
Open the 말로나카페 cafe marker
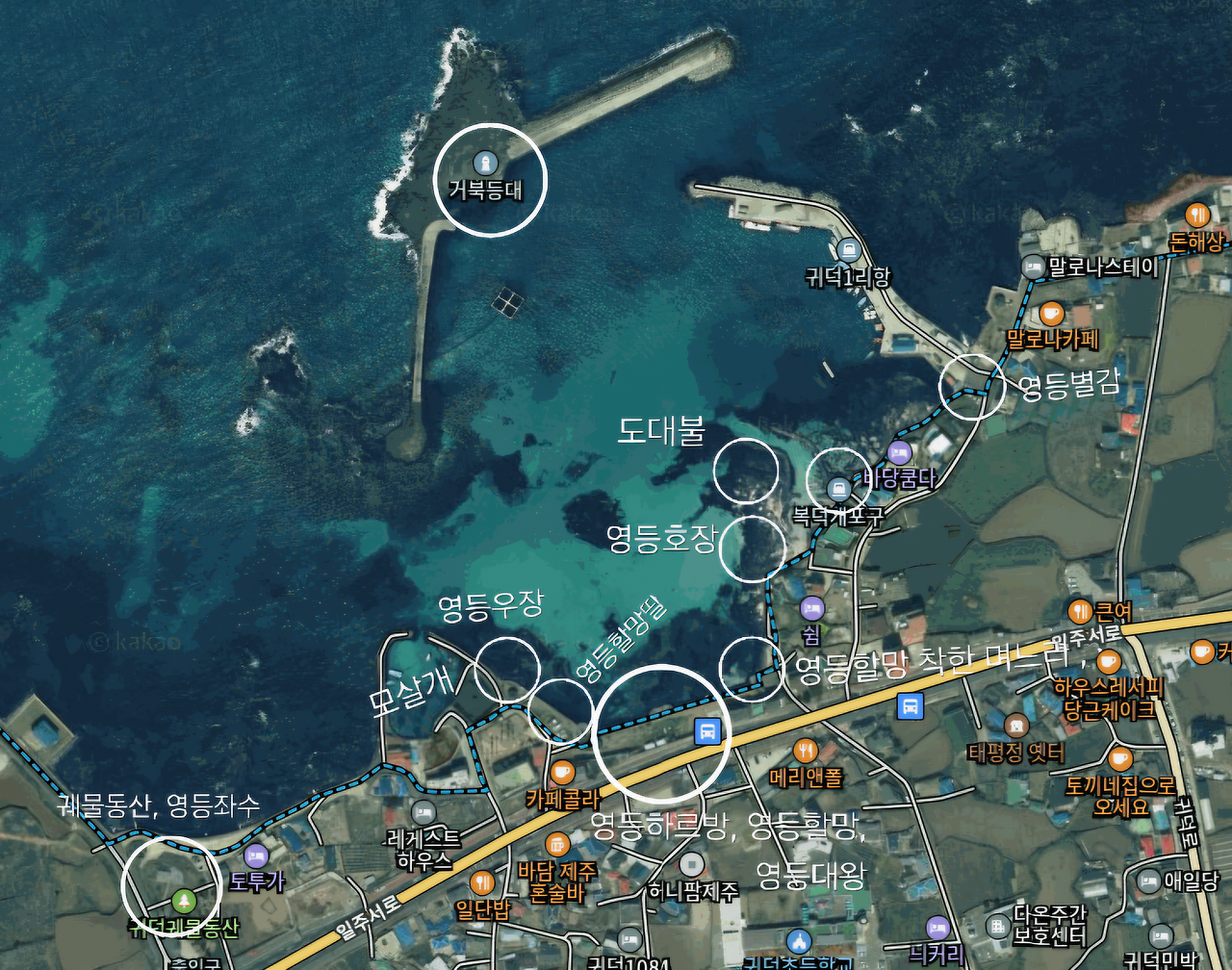1050,313
